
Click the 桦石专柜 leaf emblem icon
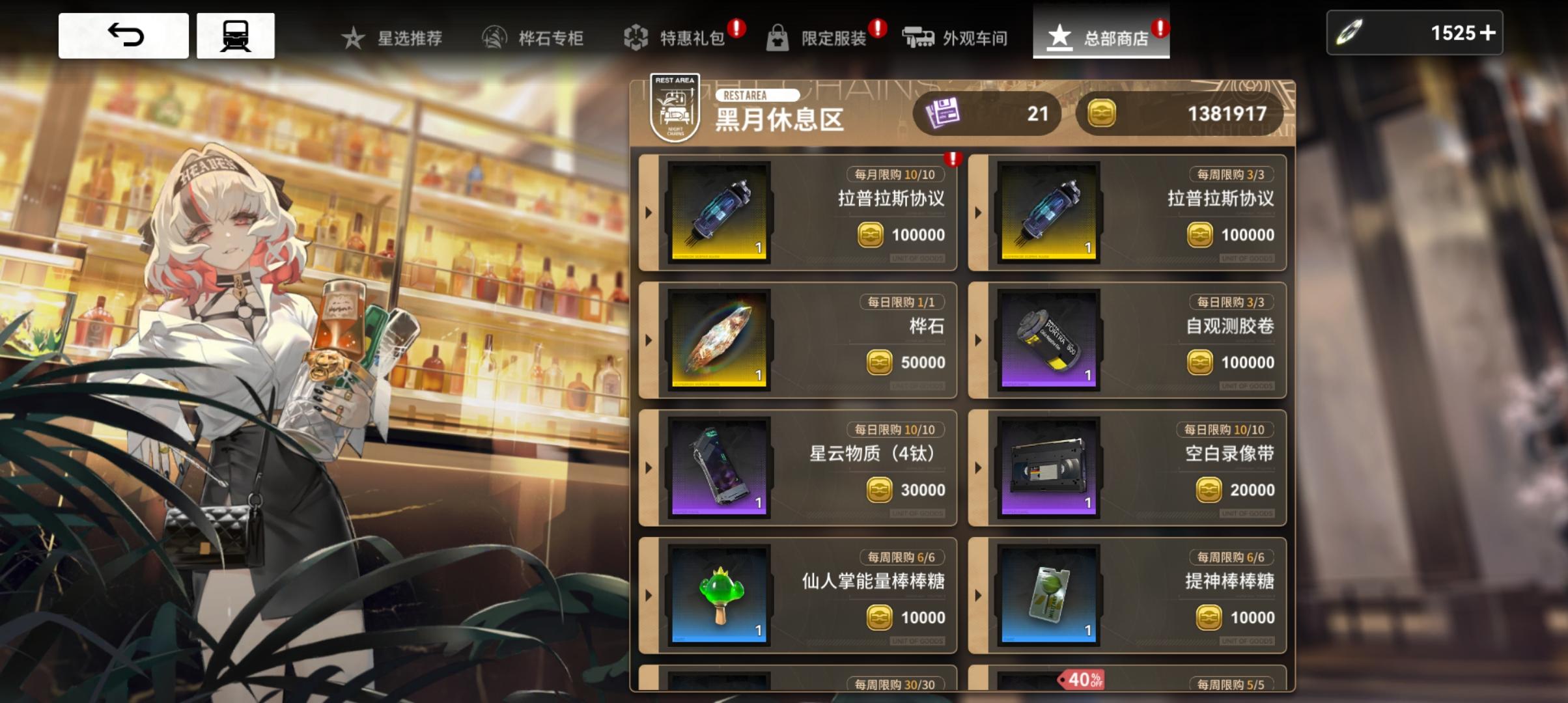point(493,37)
